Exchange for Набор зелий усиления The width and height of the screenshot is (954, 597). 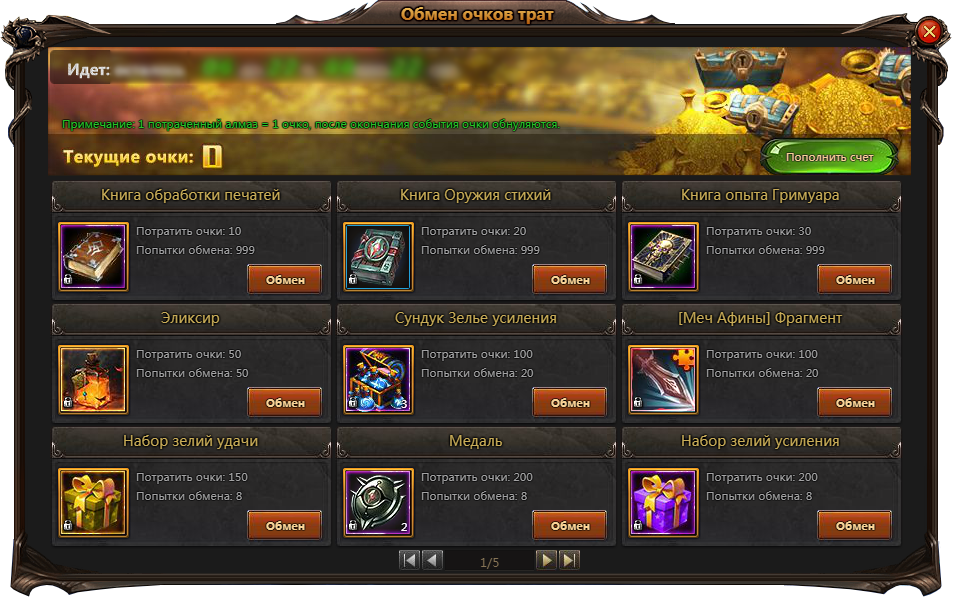click(x=854, y=525)
